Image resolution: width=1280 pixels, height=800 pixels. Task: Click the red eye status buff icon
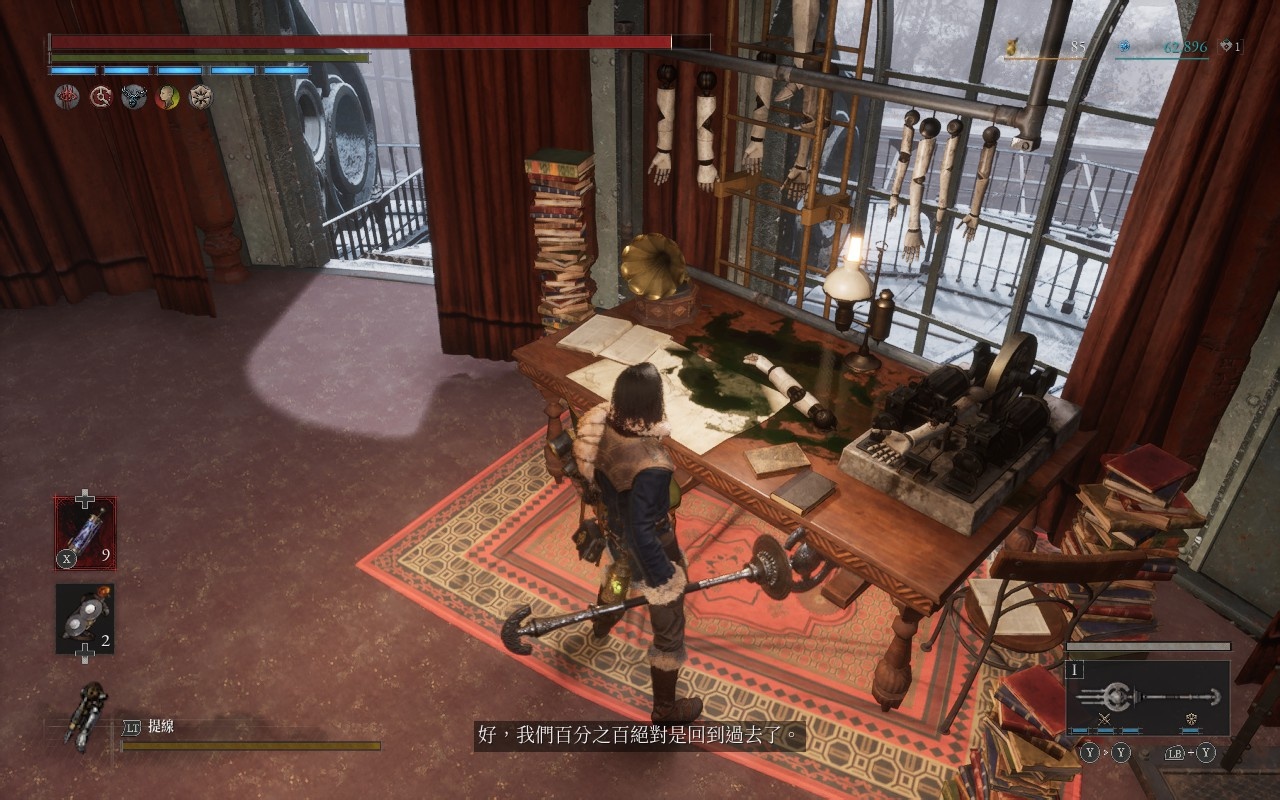pos(67,97)
